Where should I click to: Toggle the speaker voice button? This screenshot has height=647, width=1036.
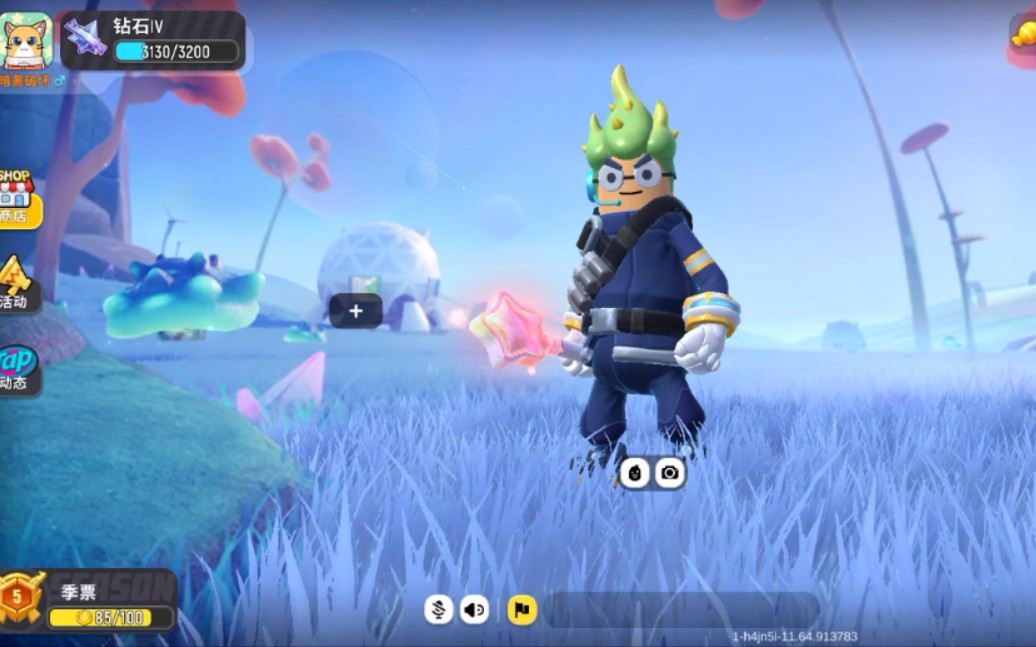[474, 609]
